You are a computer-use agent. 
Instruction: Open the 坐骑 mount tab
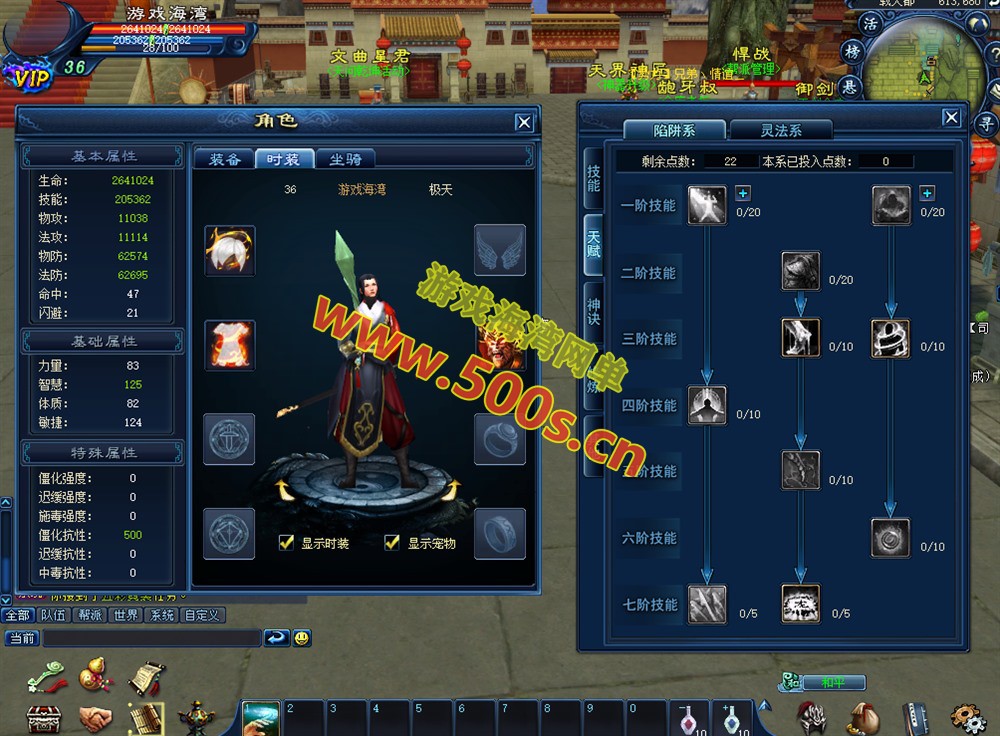[x=345, y=159]
